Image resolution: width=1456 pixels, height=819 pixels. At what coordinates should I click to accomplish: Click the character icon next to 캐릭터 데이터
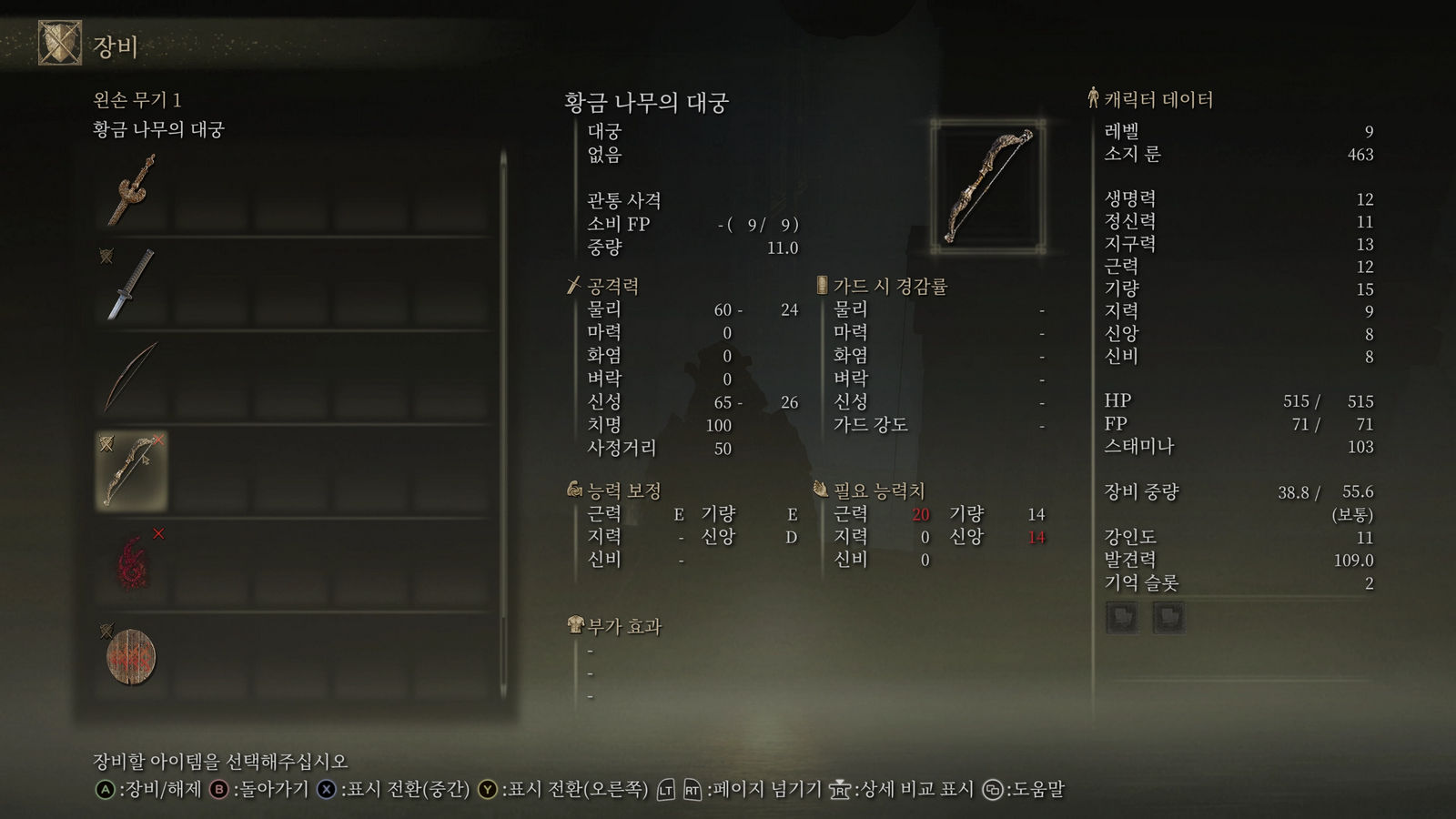1091,98
